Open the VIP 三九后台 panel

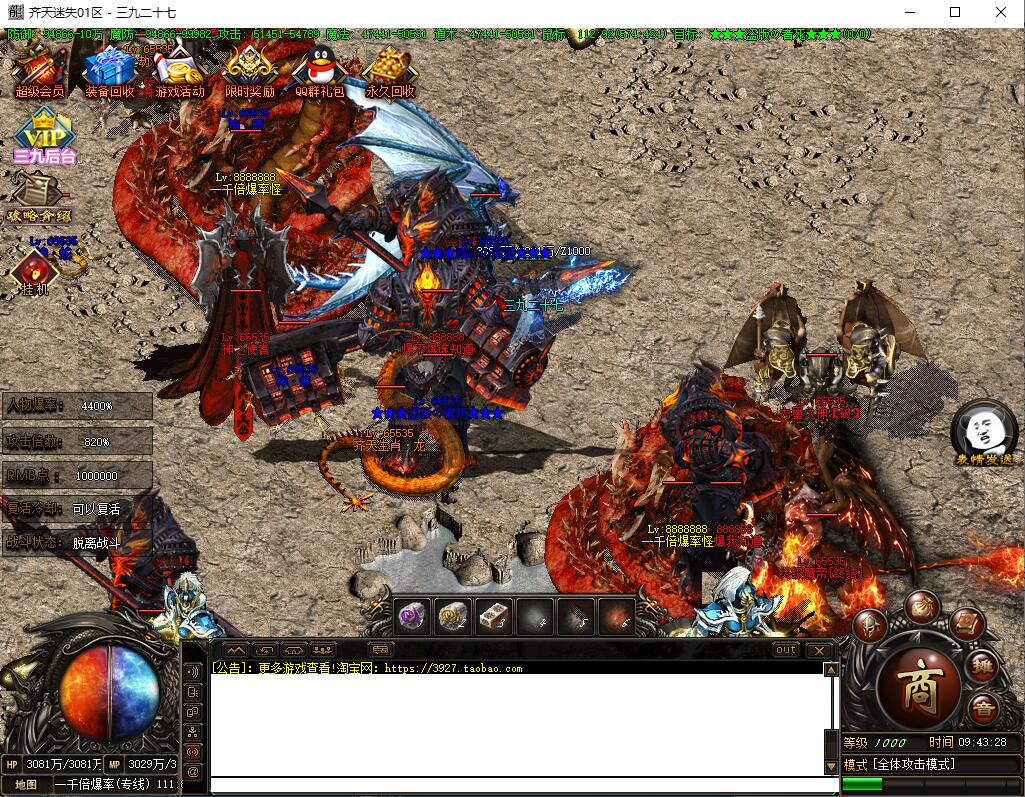(x=44, y=141)
